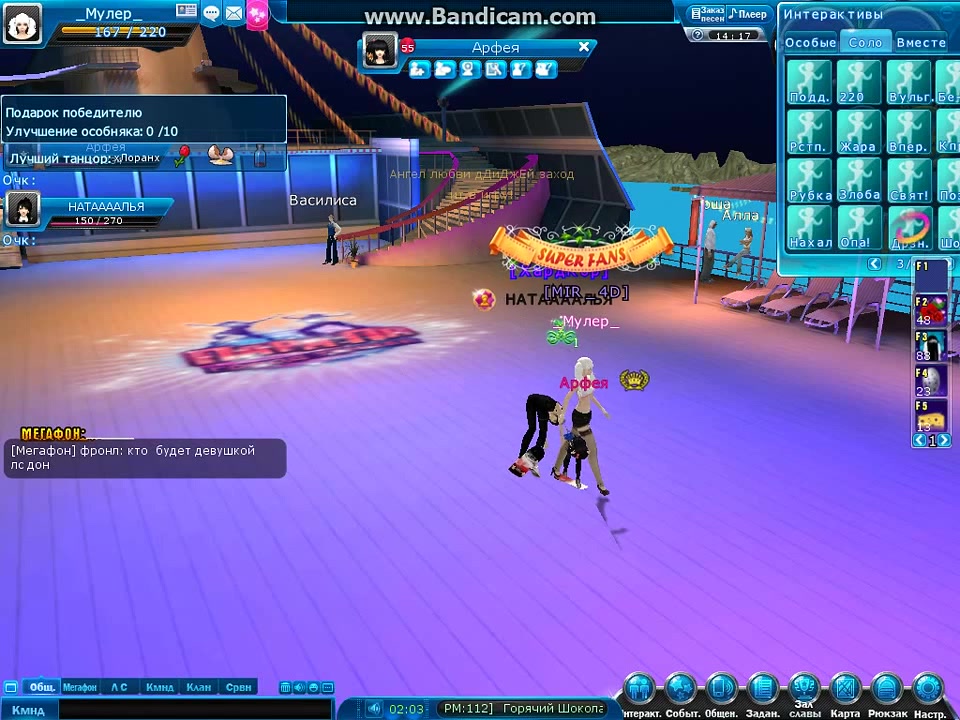The width and height of the screenshot is (960, 720).
Task: Open the mail envelope icon
Action: pos(234,13)
